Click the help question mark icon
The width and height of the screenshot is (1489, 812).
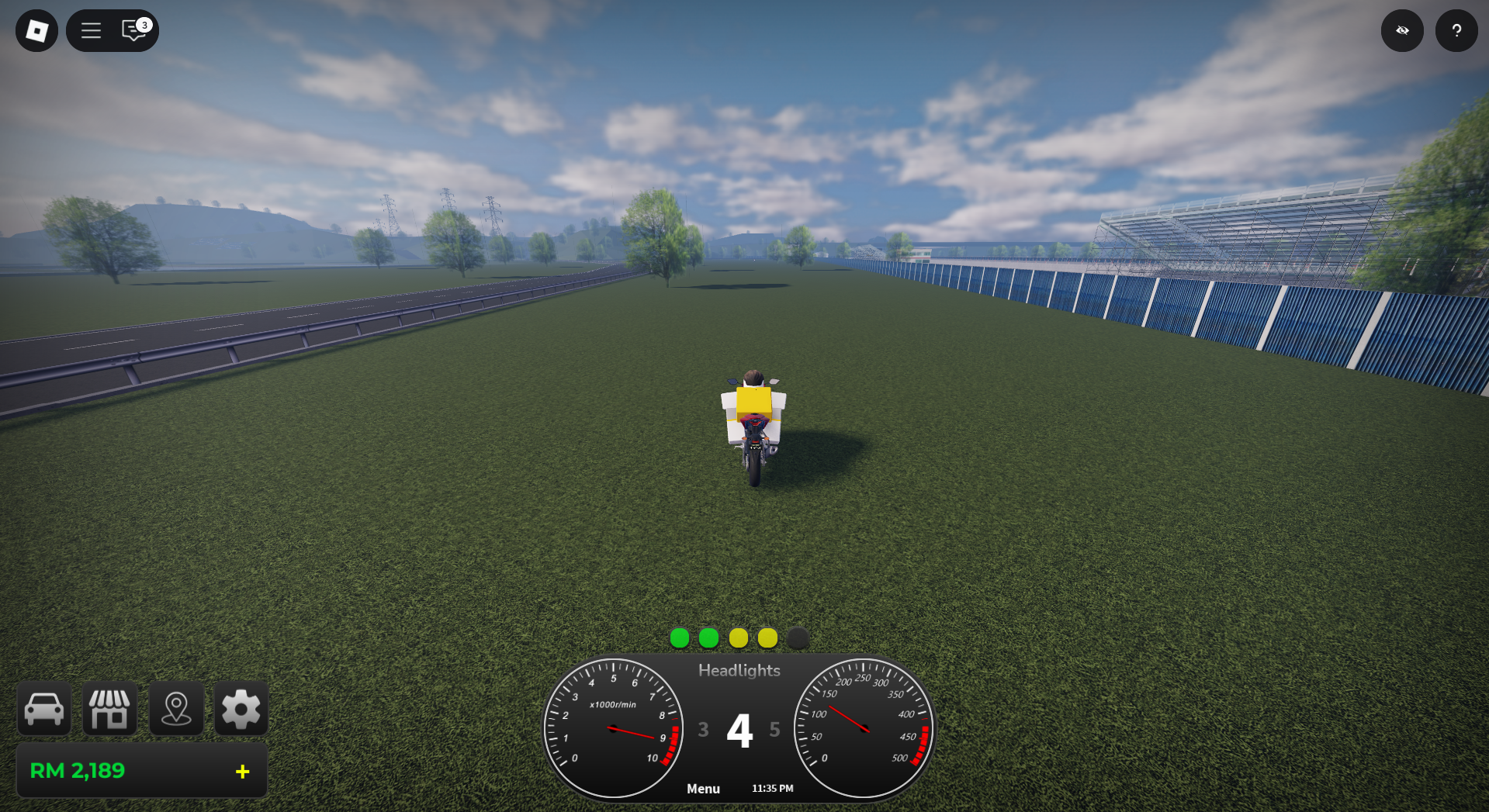(x=1456, y=30)
